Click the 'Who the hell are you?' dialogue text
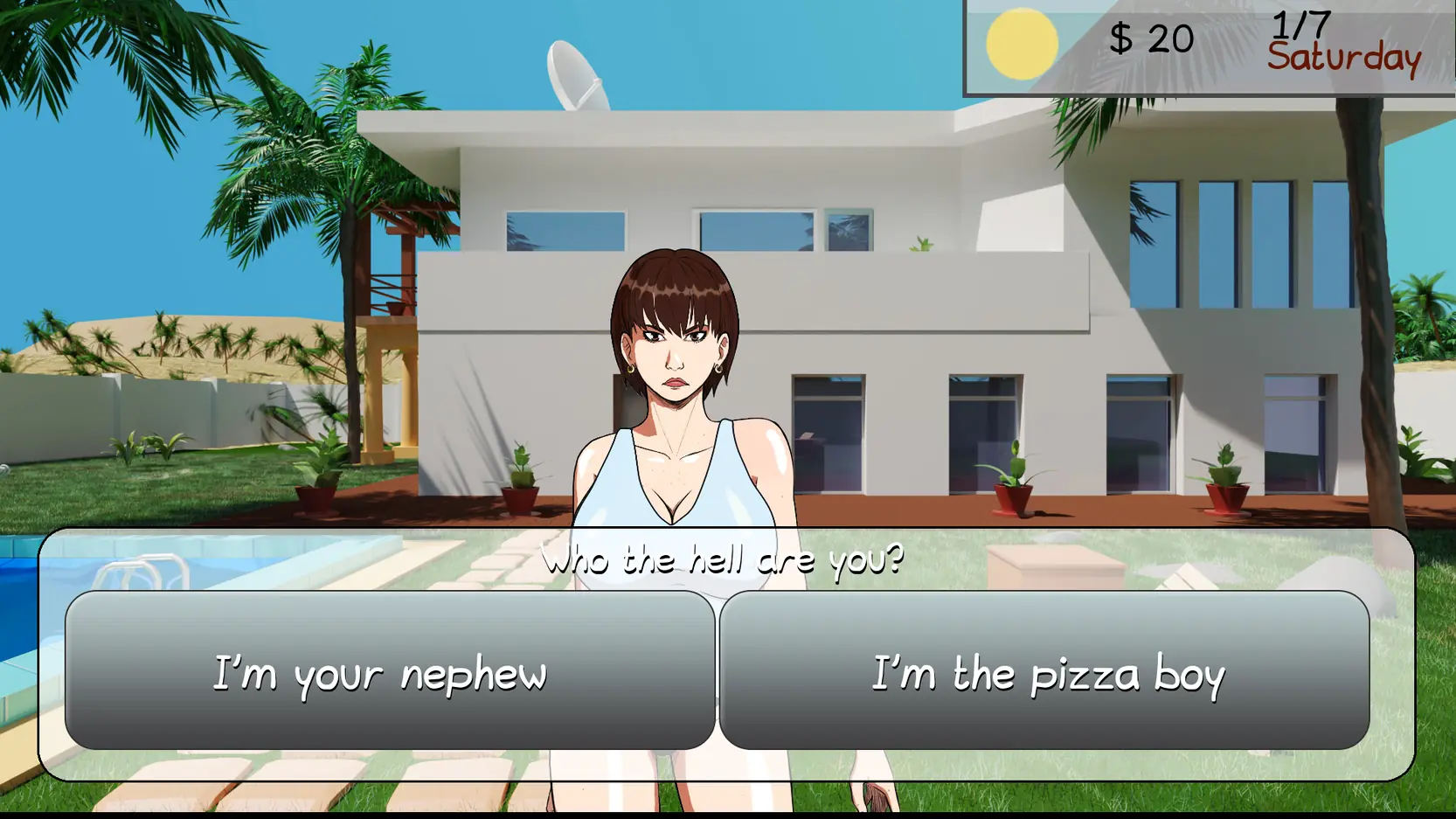This screenshot has width=1456, height=819. tap(724, 559)
